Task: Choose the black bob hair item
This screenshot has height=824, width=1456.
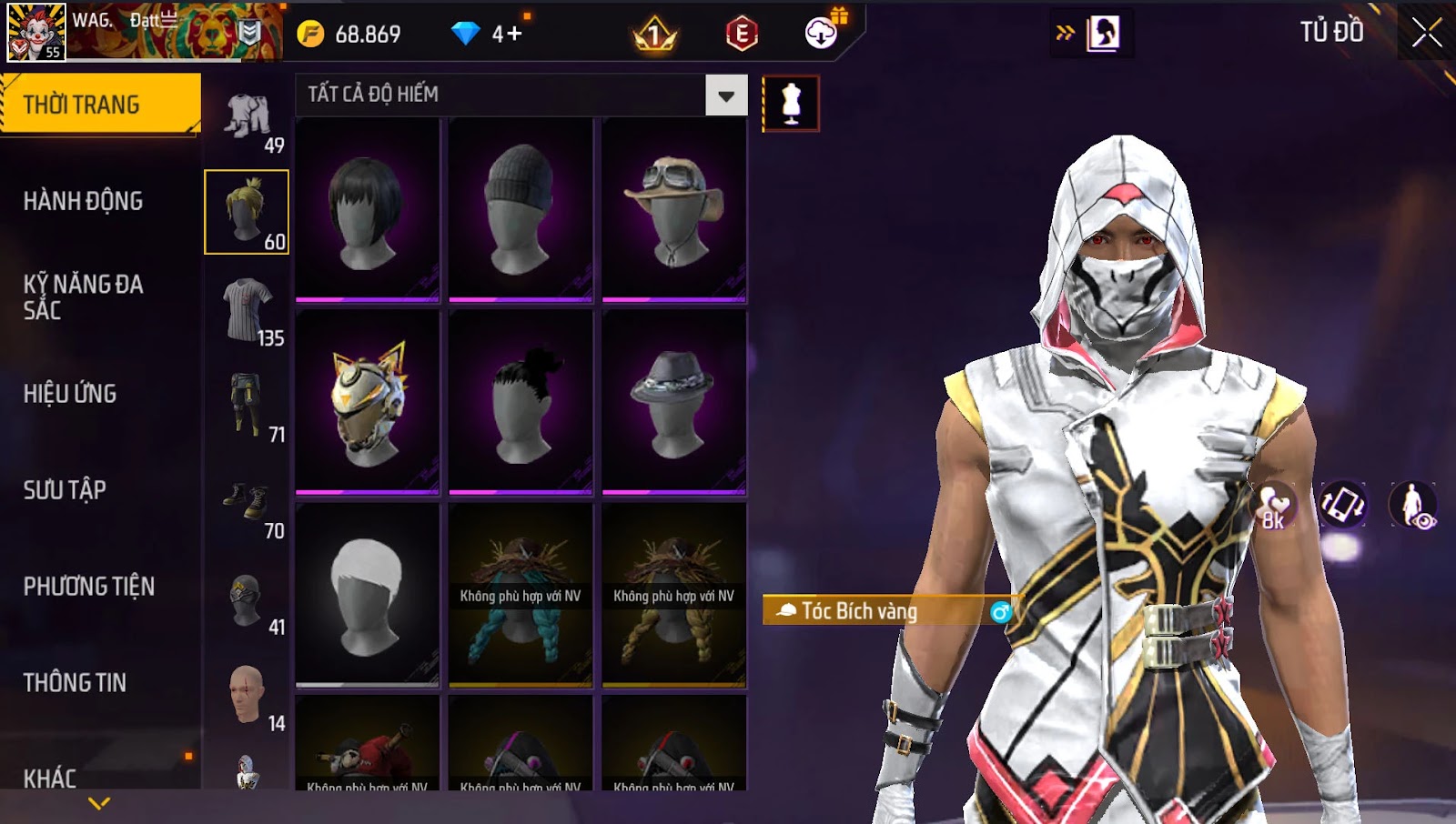Action: [368, 210]
